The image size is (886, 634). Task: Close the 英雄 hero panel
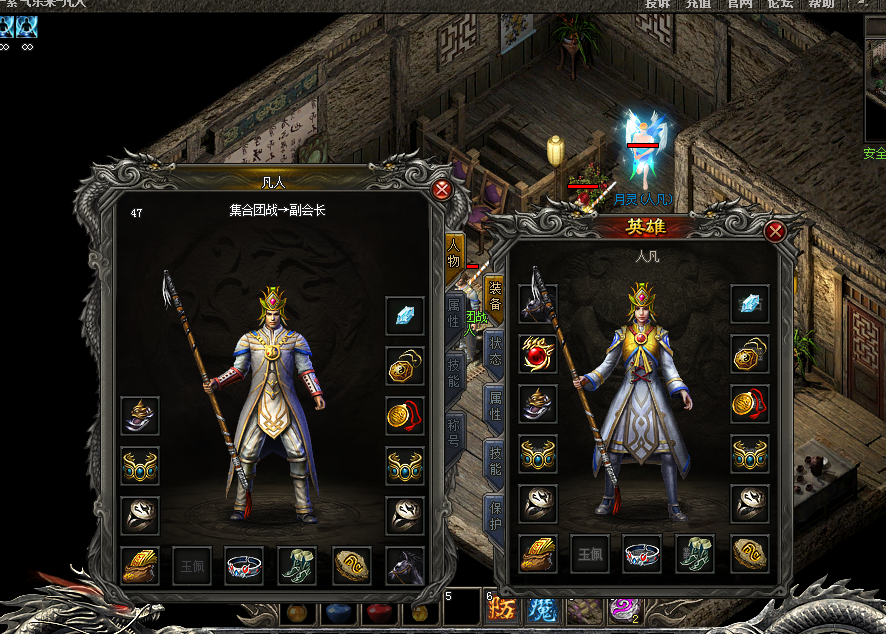pyautogui.click(x=774, y=232)
